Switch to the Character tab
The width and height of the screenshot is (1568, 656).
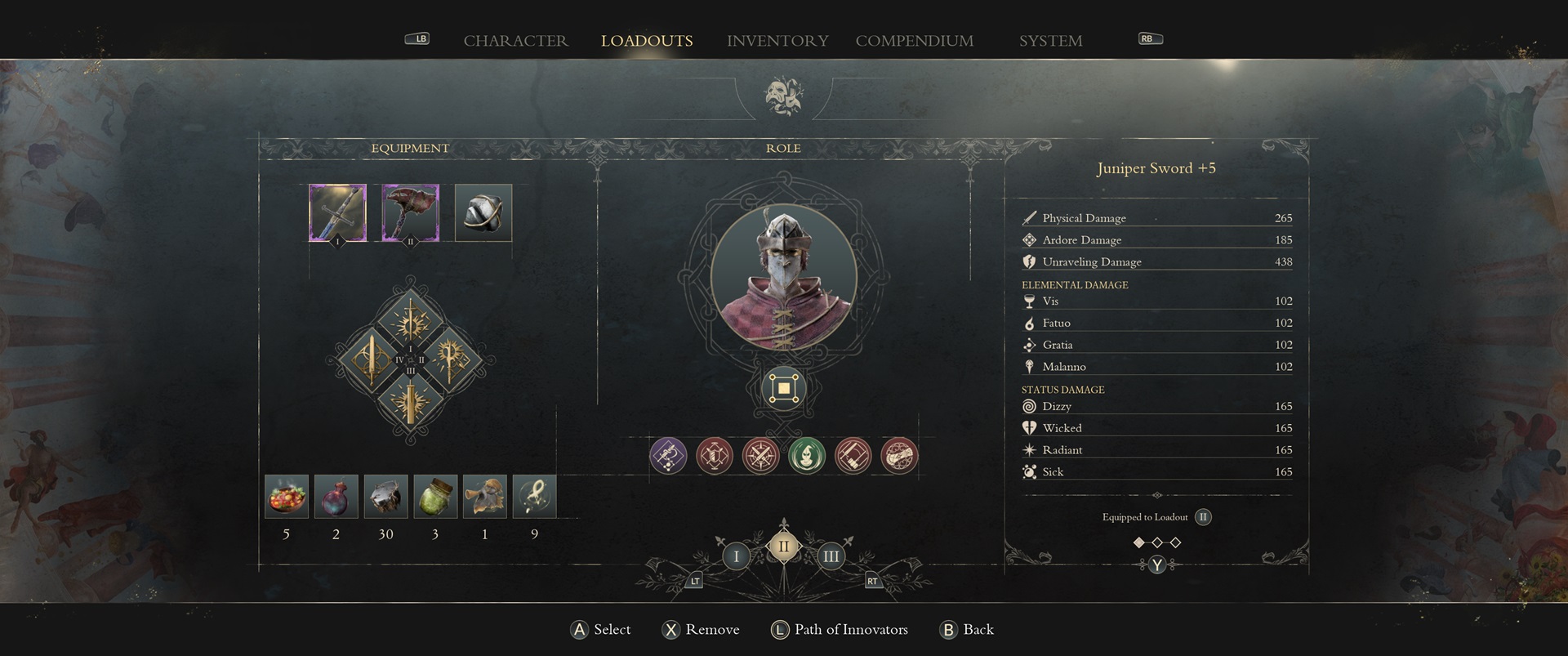click(515, 41)
